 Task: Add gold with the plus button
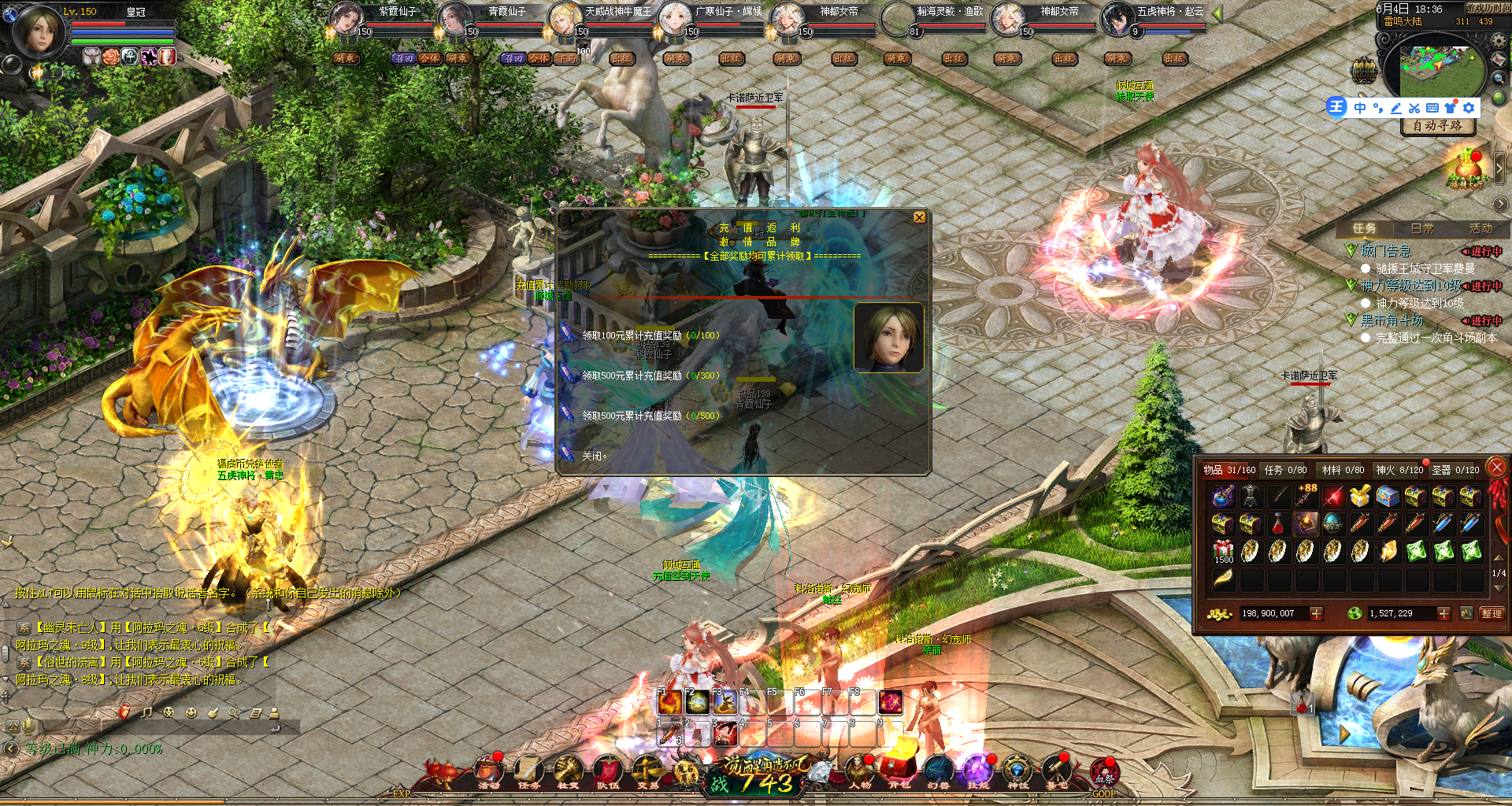(1316, 613)
